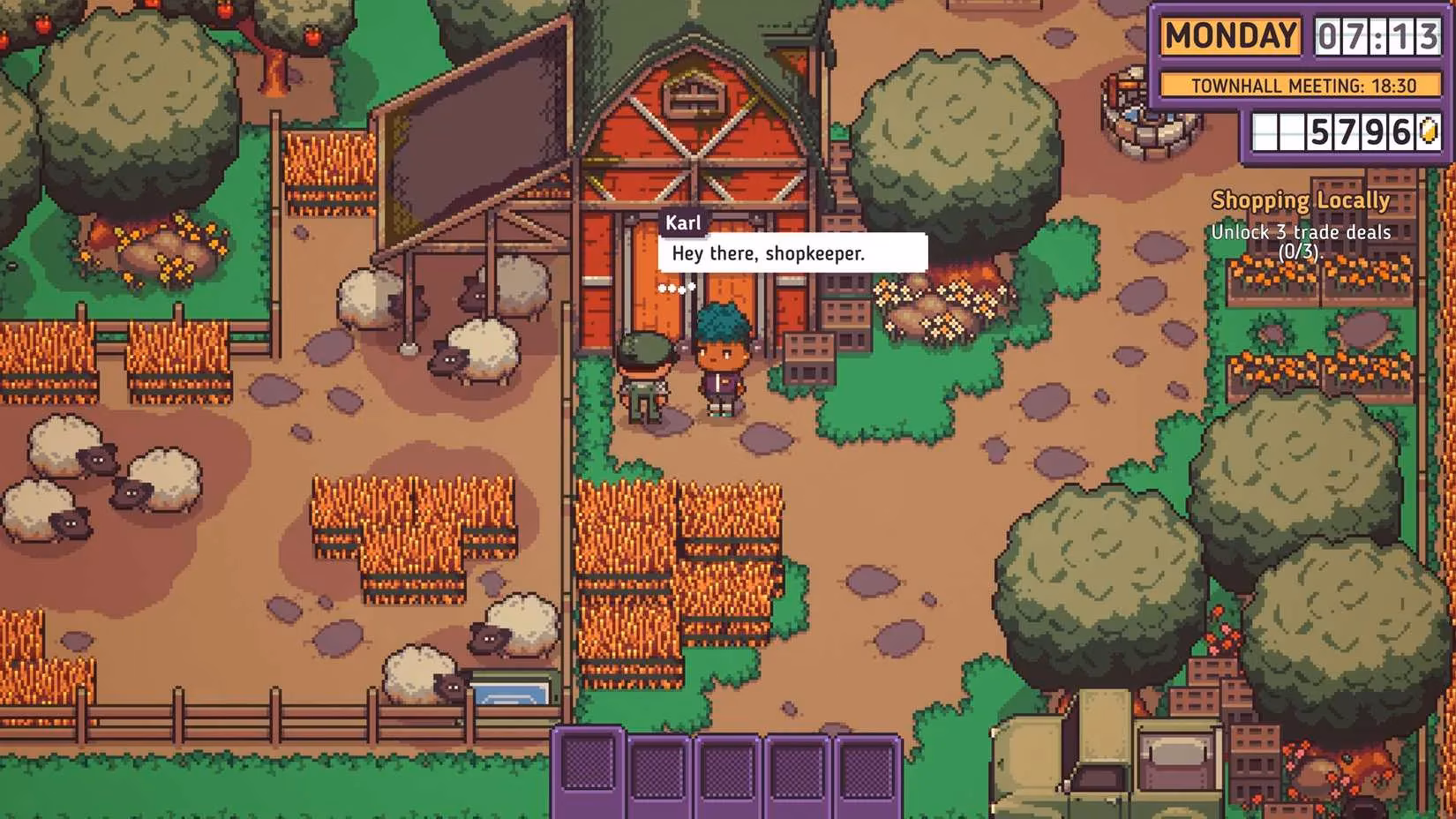This screenshot has width=1456, height=819.
Task: Select the first hotbar slot
Action: [x=589, y=768]
